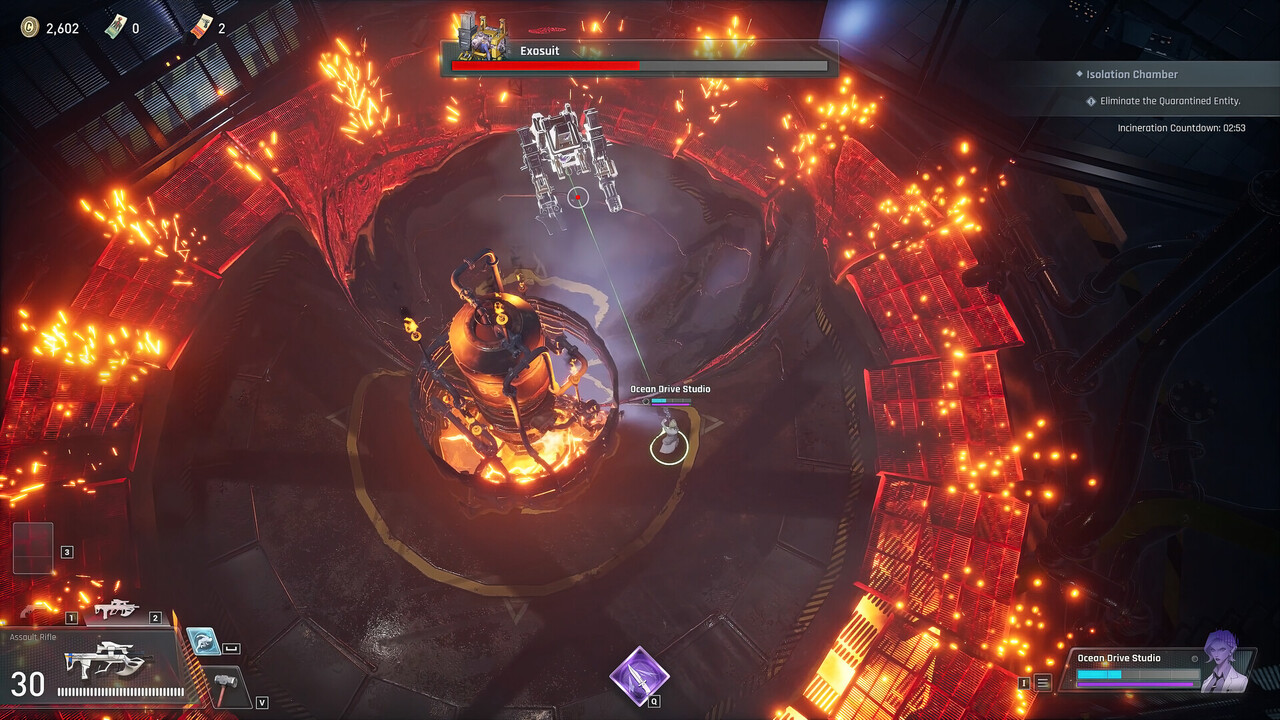
Task: Use the sledgehammer melee icon
Action: click(229, 686)
